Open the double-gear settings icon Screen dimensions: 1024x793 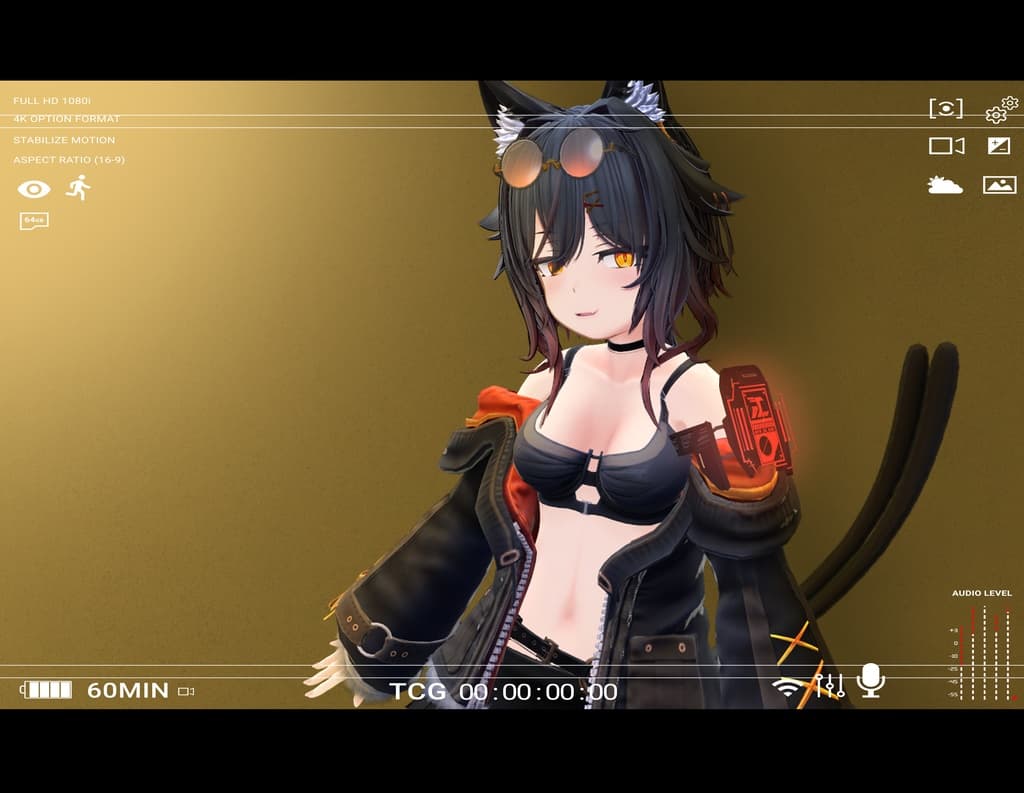tap(1001, 109)
